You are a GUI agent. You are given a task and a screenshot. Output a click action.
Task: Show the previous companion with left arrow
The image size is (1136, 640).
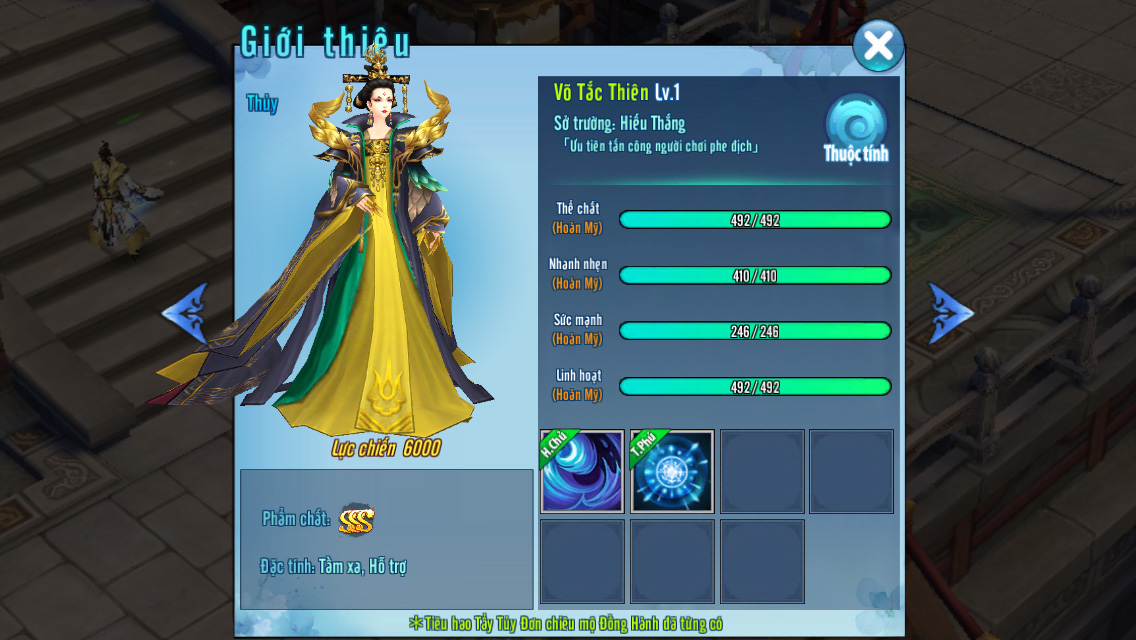click(x=186, y=313)
